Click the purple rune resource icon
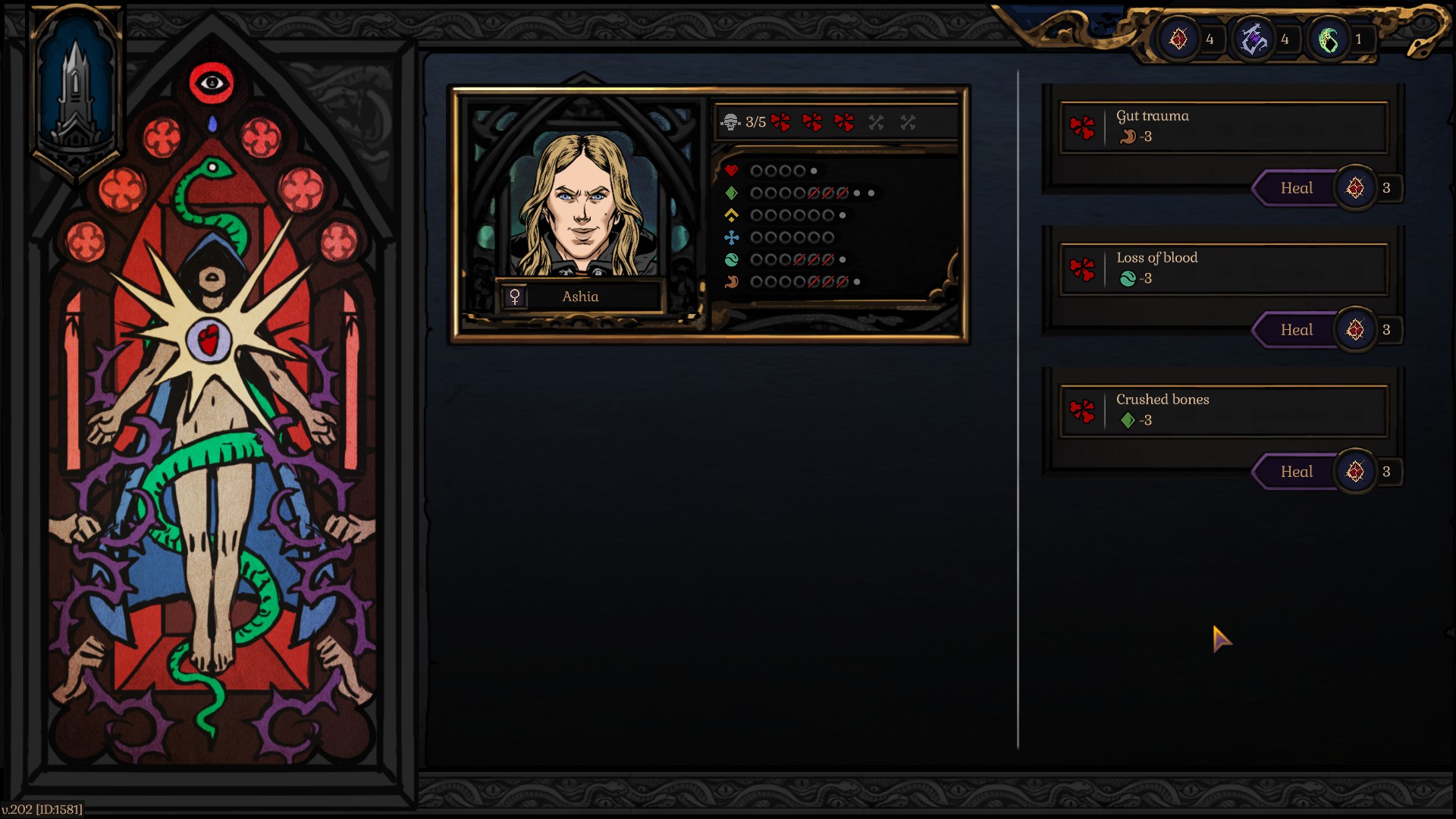This screenshot has width=1456, height=819. pyautogui.click(x=1254, y=39)
